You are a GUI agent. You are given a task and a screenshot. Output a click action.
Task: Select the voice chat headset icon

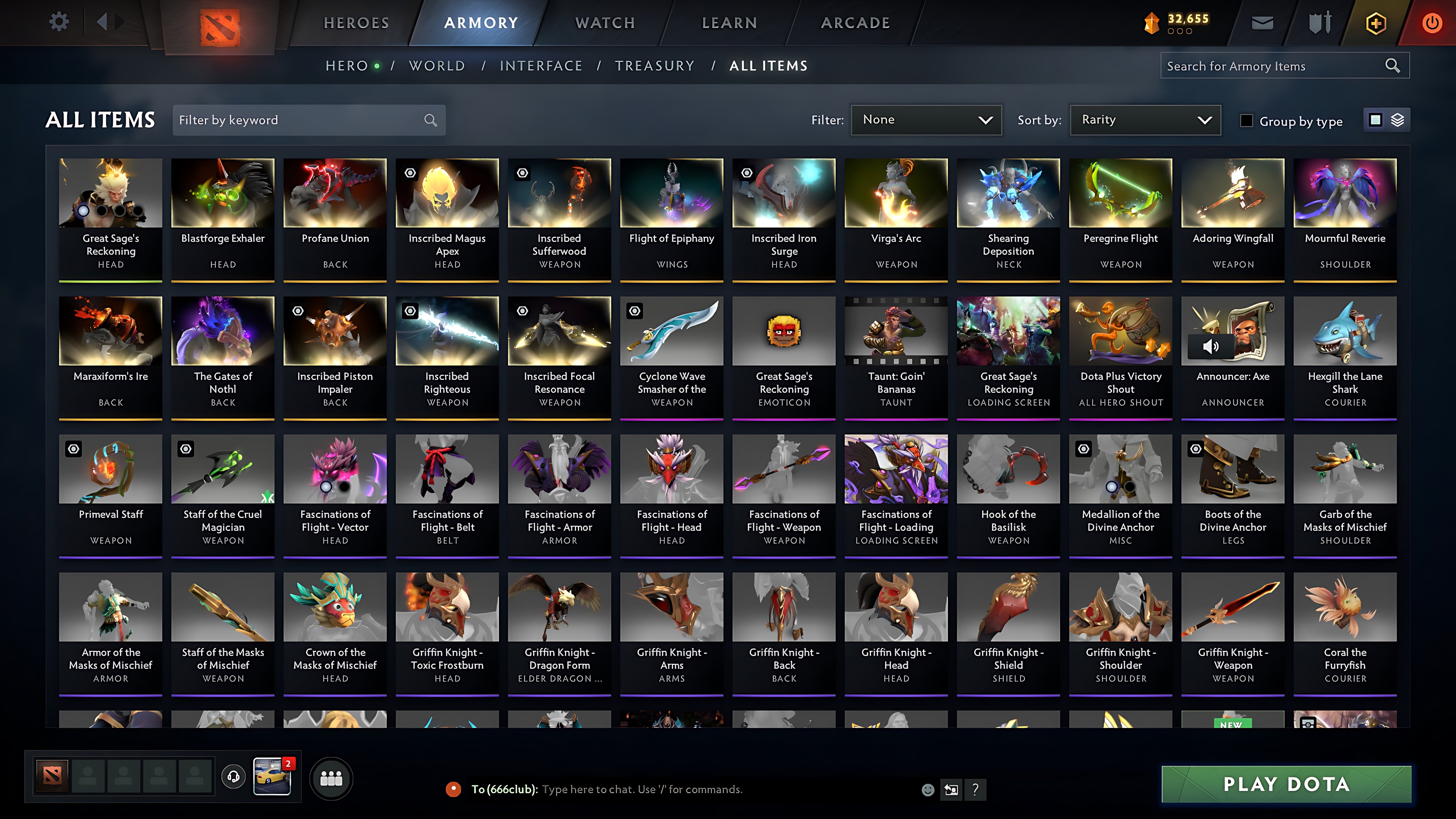tap(233, 777)
